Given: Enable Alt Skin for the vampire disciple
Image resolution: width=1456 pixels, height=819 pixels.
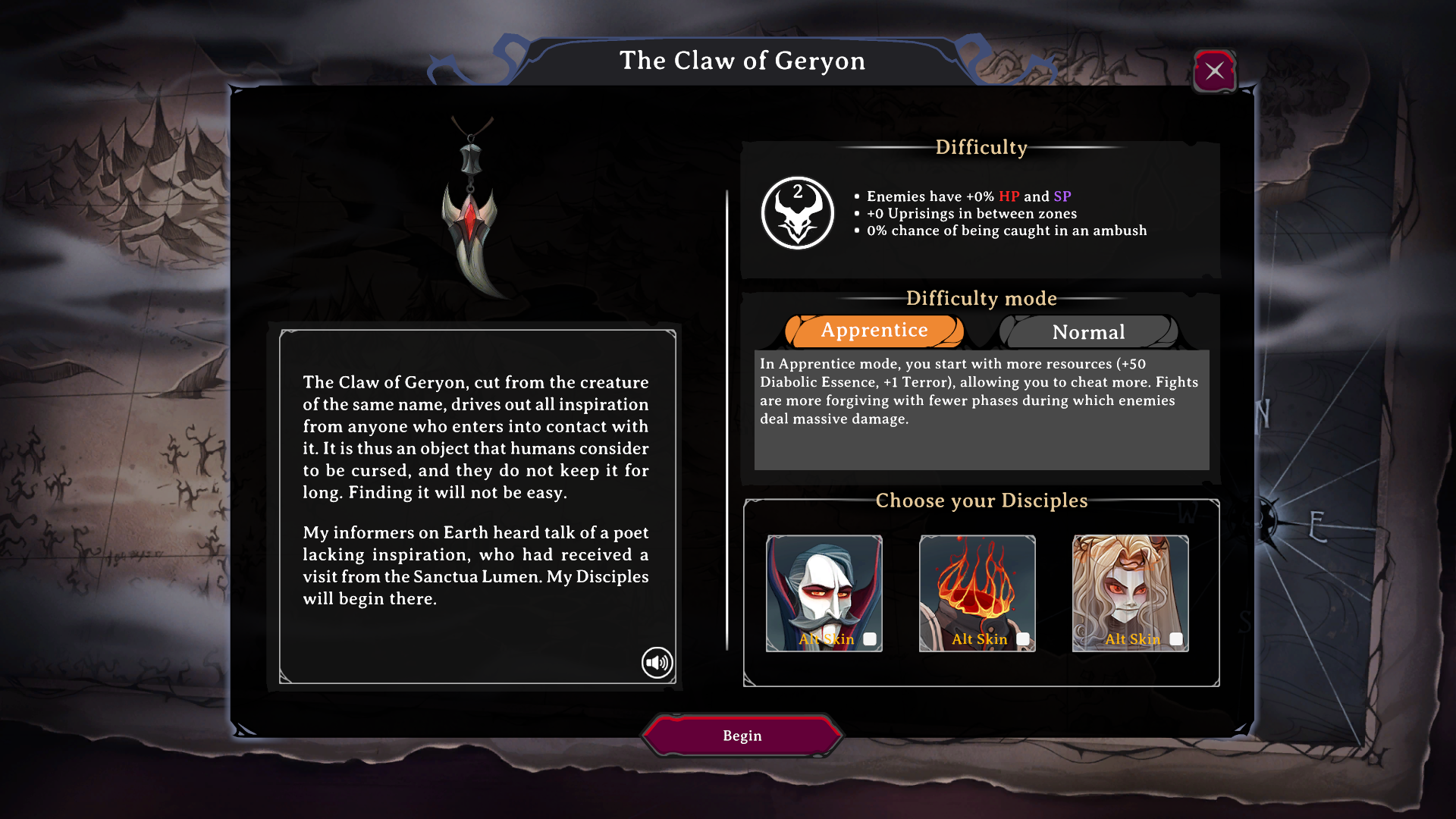Looking at the screenshot, I should (869, 639).
